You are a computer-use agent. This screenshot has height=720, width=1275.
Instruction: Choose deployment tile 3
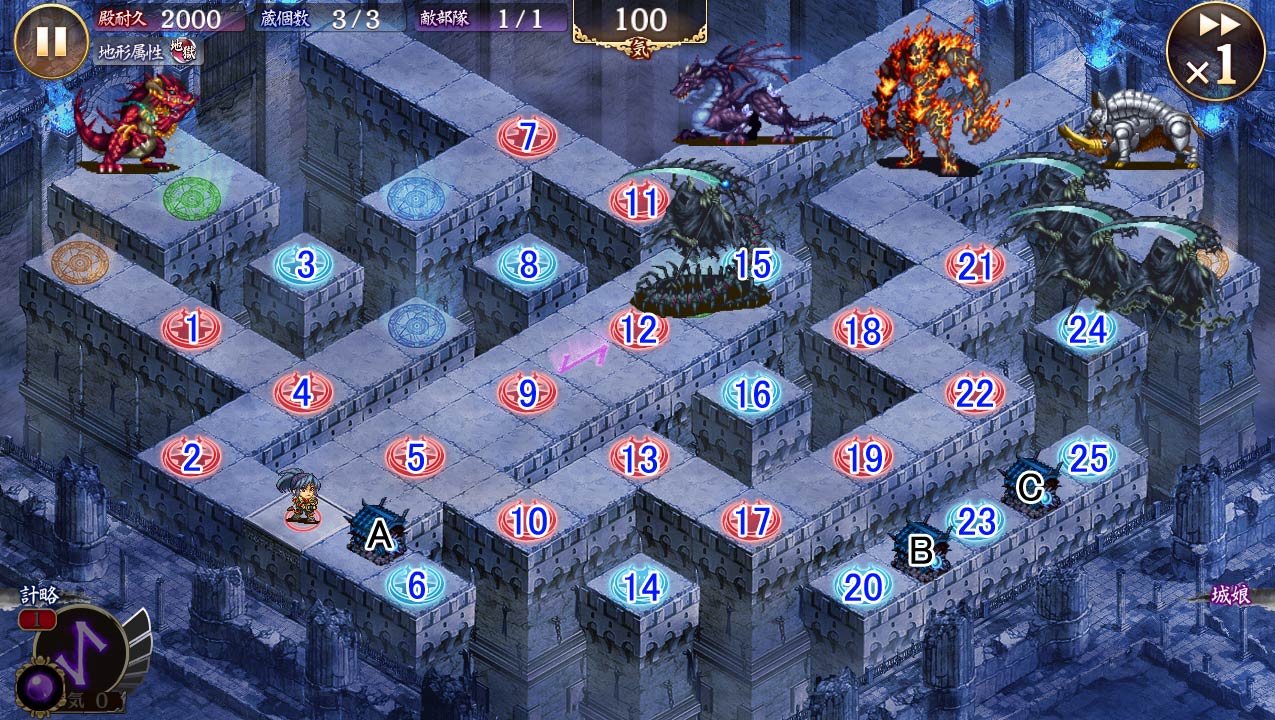tap(304, 265)
